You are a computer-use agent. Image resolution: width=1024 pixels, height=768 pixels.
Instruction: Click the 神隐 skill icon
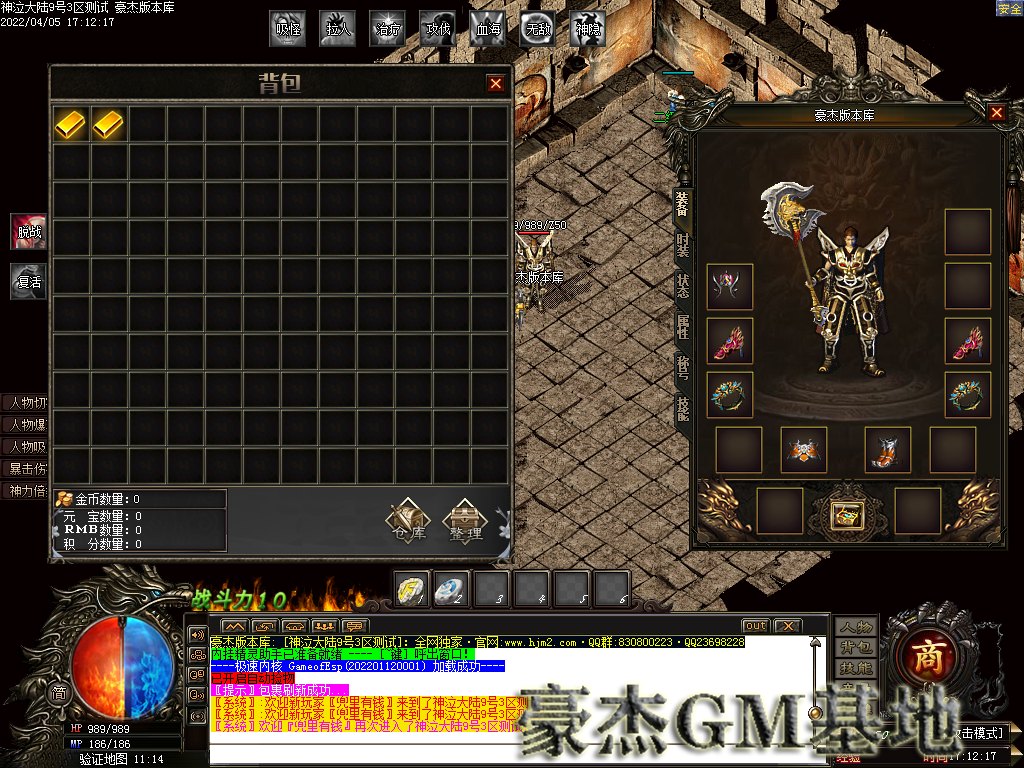tap(588, 29)
